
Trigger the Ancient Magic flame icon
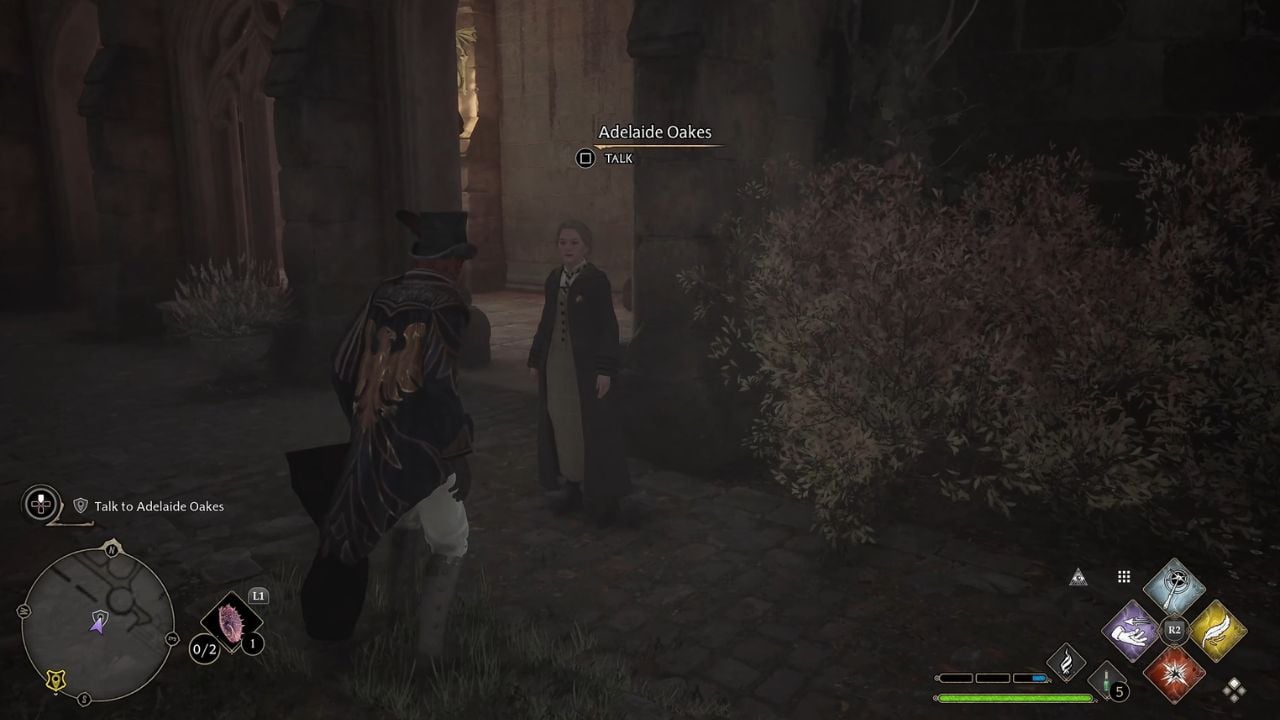[1066, 662]
